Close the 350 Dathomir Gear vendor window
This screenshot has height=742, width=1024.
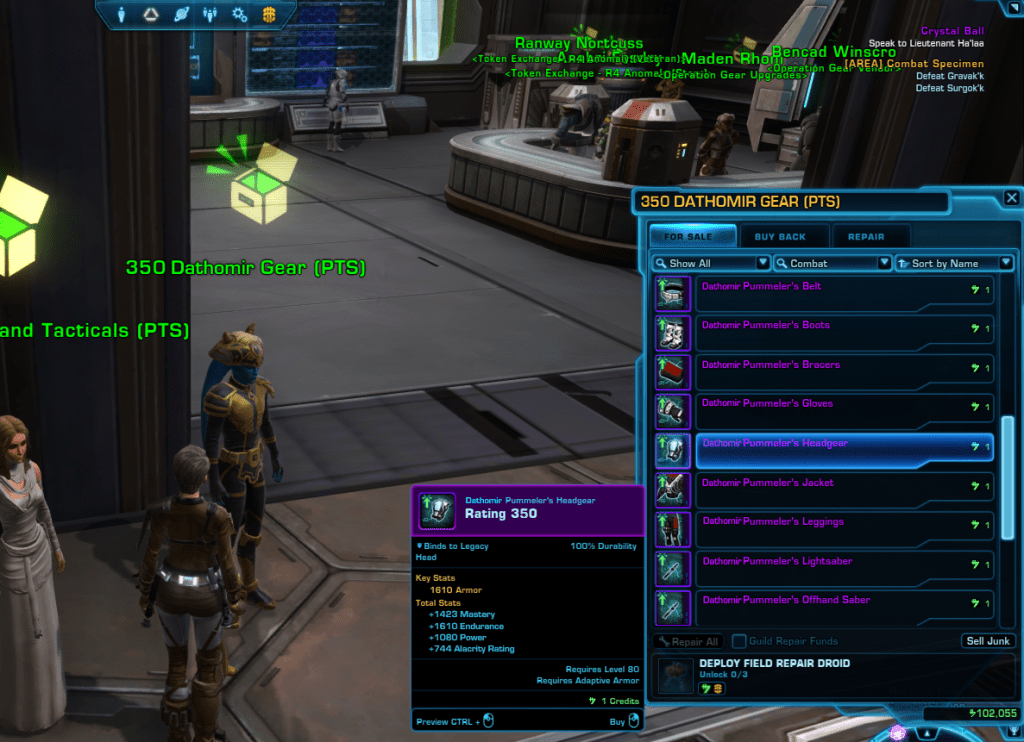click(1012, 199)
